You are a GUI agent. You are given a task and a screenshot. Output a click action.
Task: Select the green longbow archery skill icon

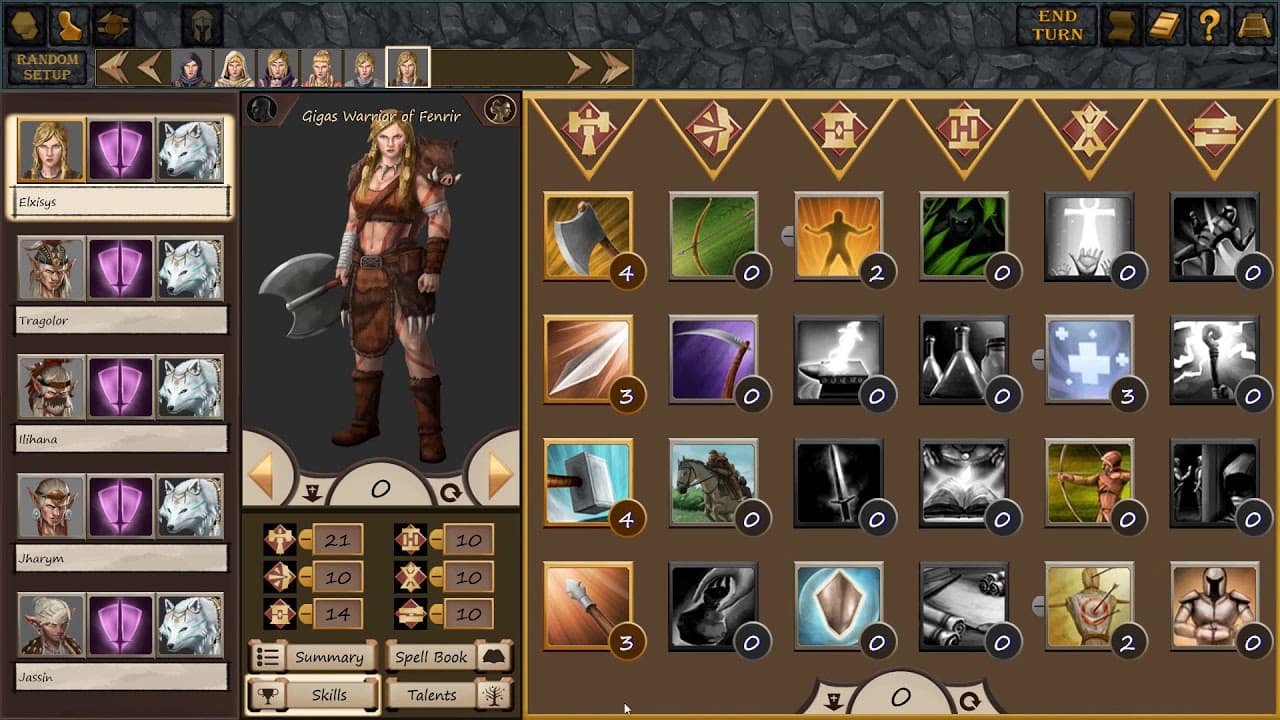click(716, 236)
